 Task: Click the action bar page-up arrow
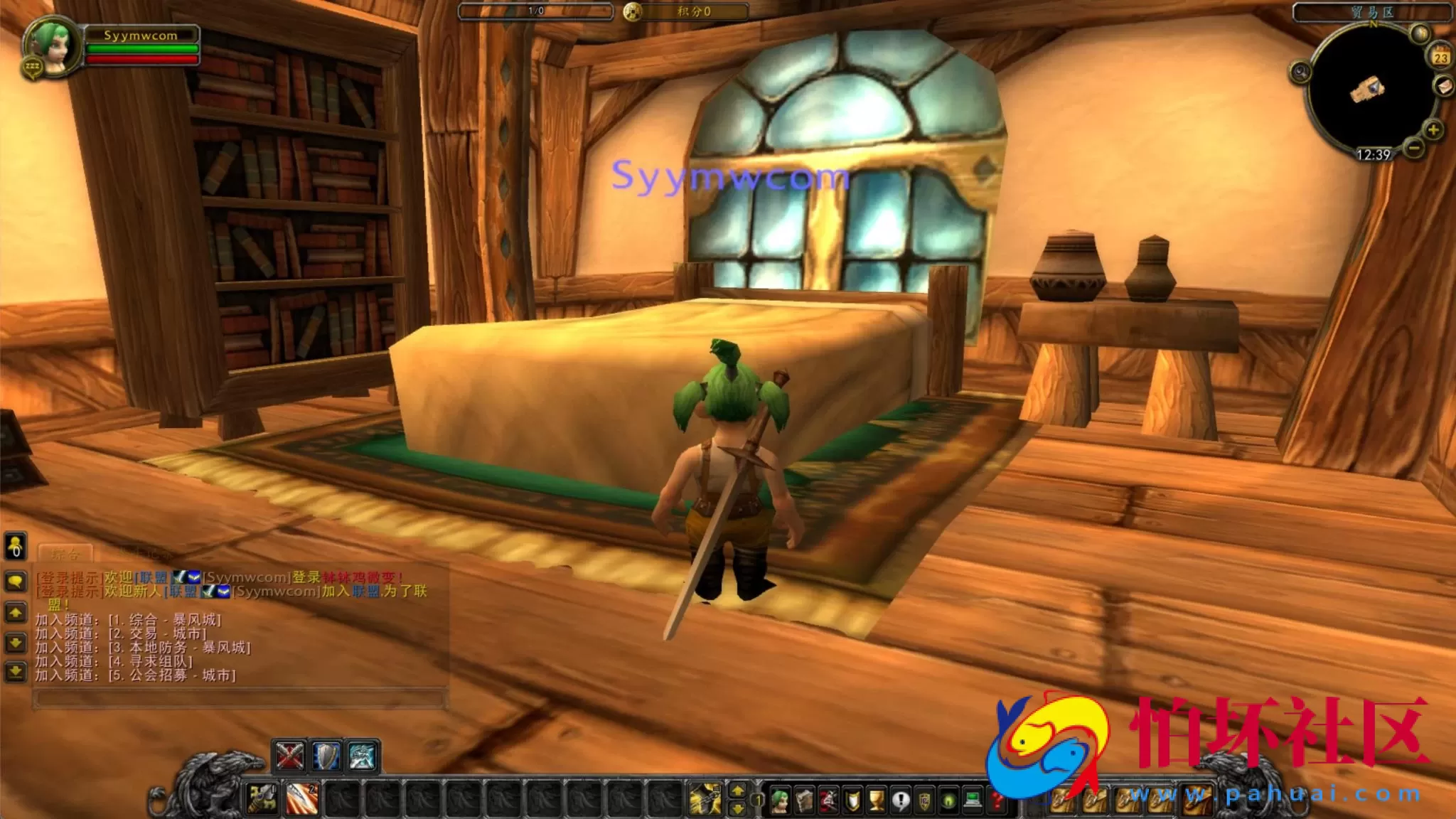click(737, 791)
